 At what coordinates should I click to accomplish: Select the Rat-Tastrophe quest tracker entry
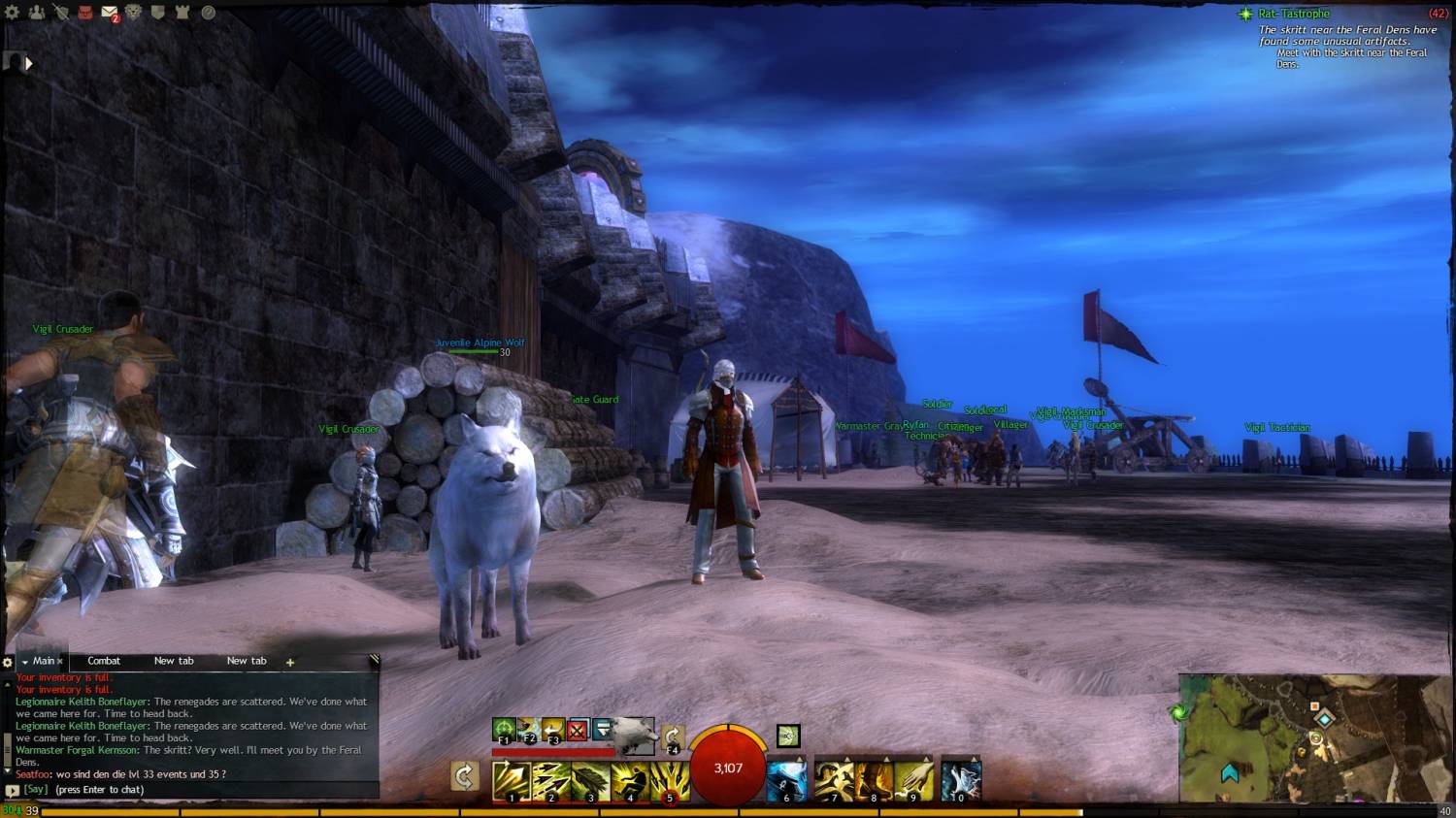[1293, 14]
